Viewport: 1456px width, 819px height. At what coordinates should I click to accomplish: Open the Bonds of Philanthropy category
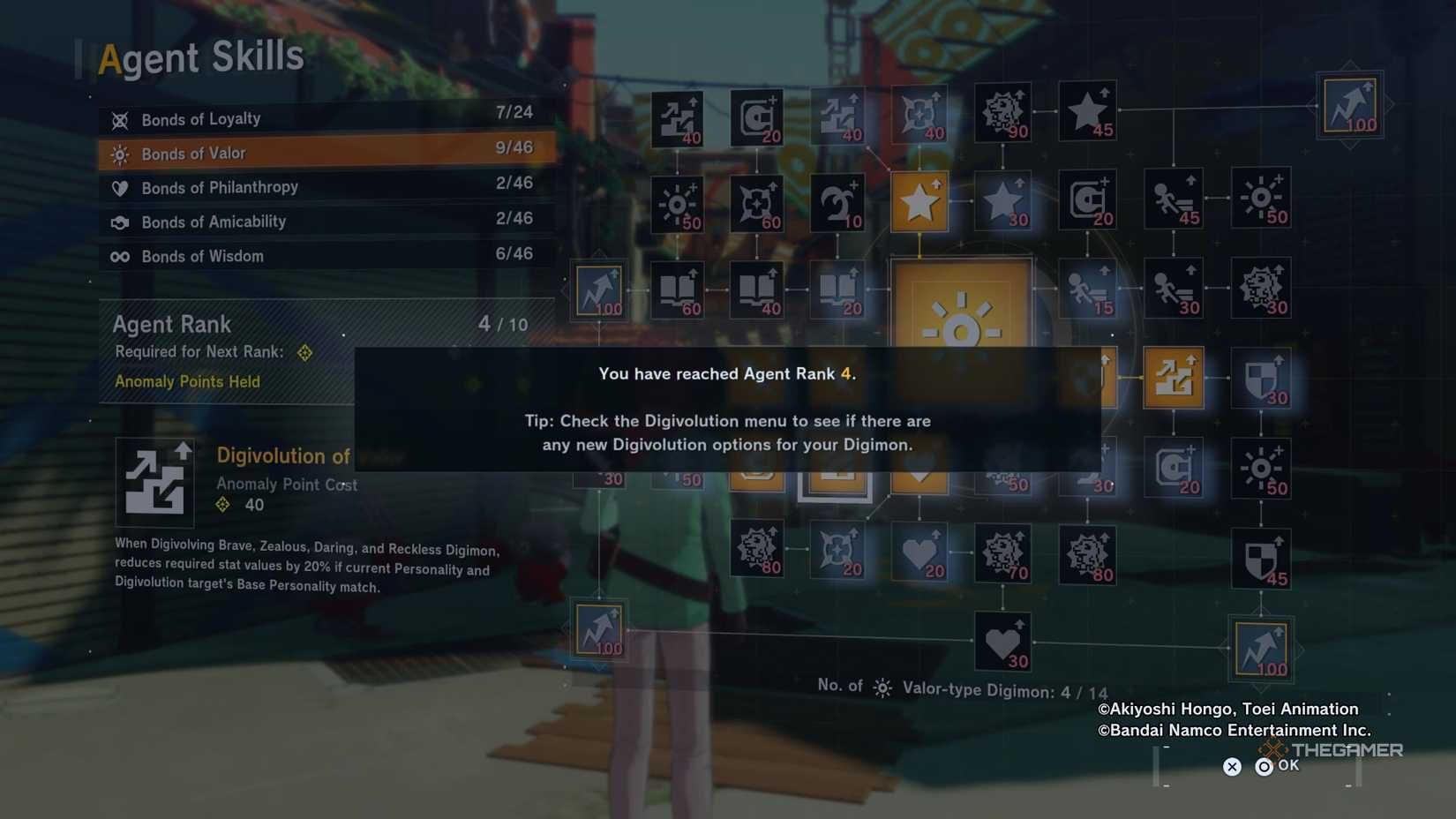tap(220, 187)
